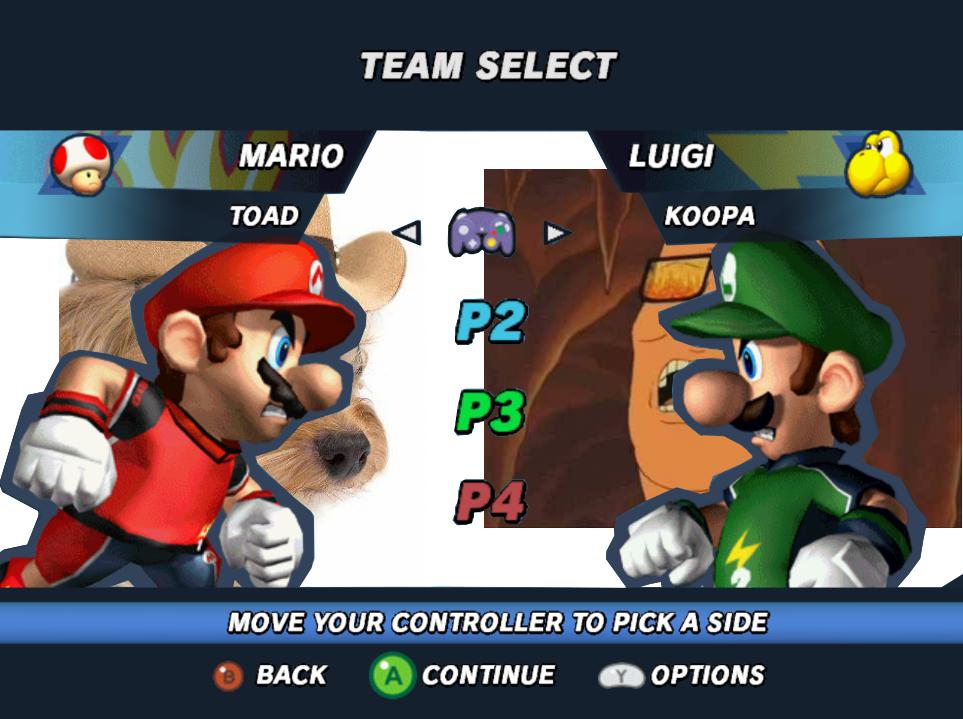Screen dimensions: 963x719
Task: Choose the P4 player slot
Action: 491,502
